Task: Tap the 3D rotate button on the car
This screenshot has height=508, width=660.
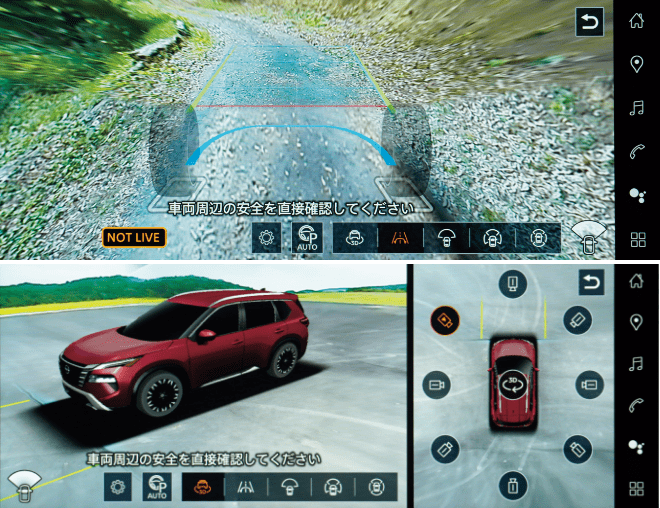Action: [x=513, y=385]
